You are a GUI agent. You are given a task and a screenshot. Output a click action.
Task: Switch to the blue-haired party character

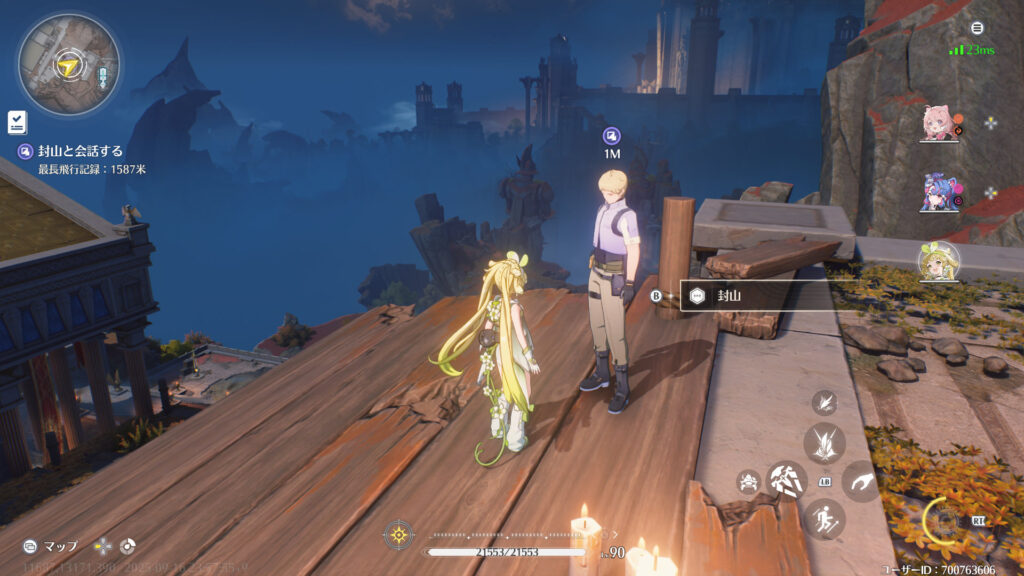coord(939,192)
